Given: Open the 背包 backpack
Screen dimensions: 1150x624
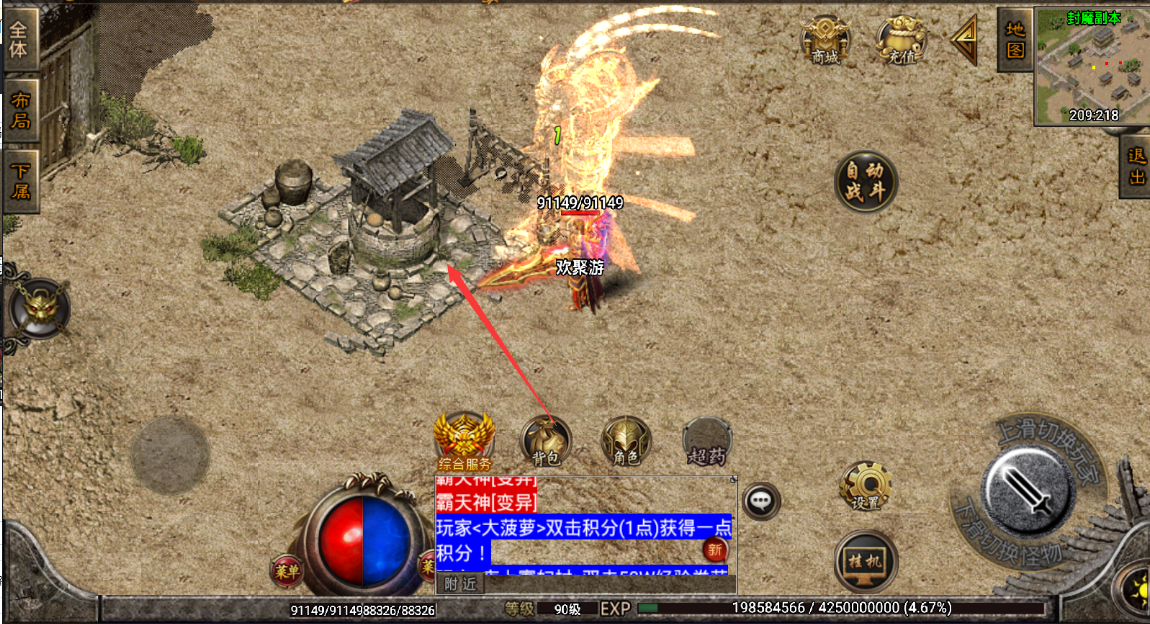Looking at the screenshot, I should pos(546,442).
